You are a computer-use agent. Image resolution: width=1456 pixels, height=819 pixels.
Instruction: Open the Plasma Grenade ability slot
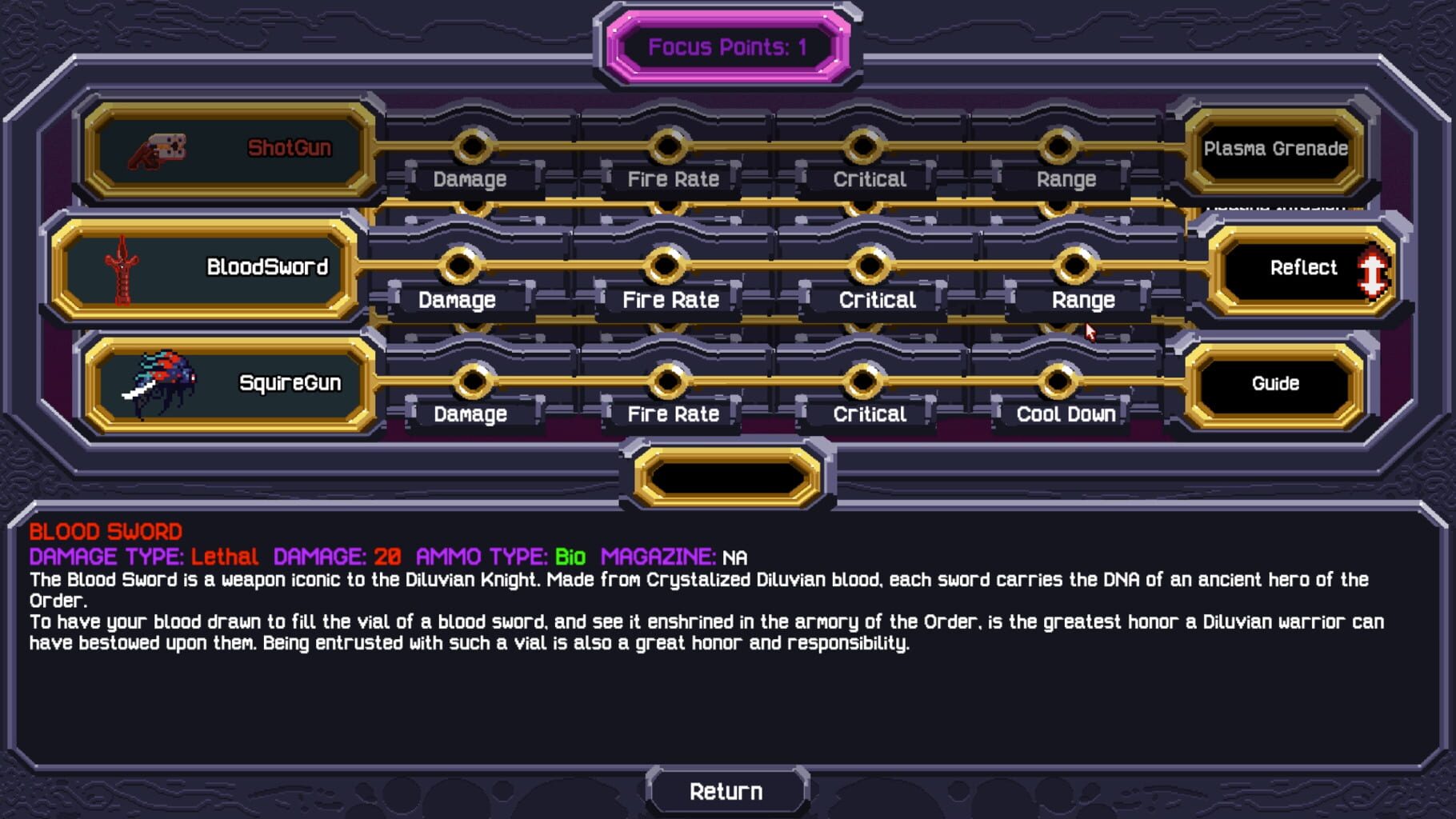(1274, 149)
